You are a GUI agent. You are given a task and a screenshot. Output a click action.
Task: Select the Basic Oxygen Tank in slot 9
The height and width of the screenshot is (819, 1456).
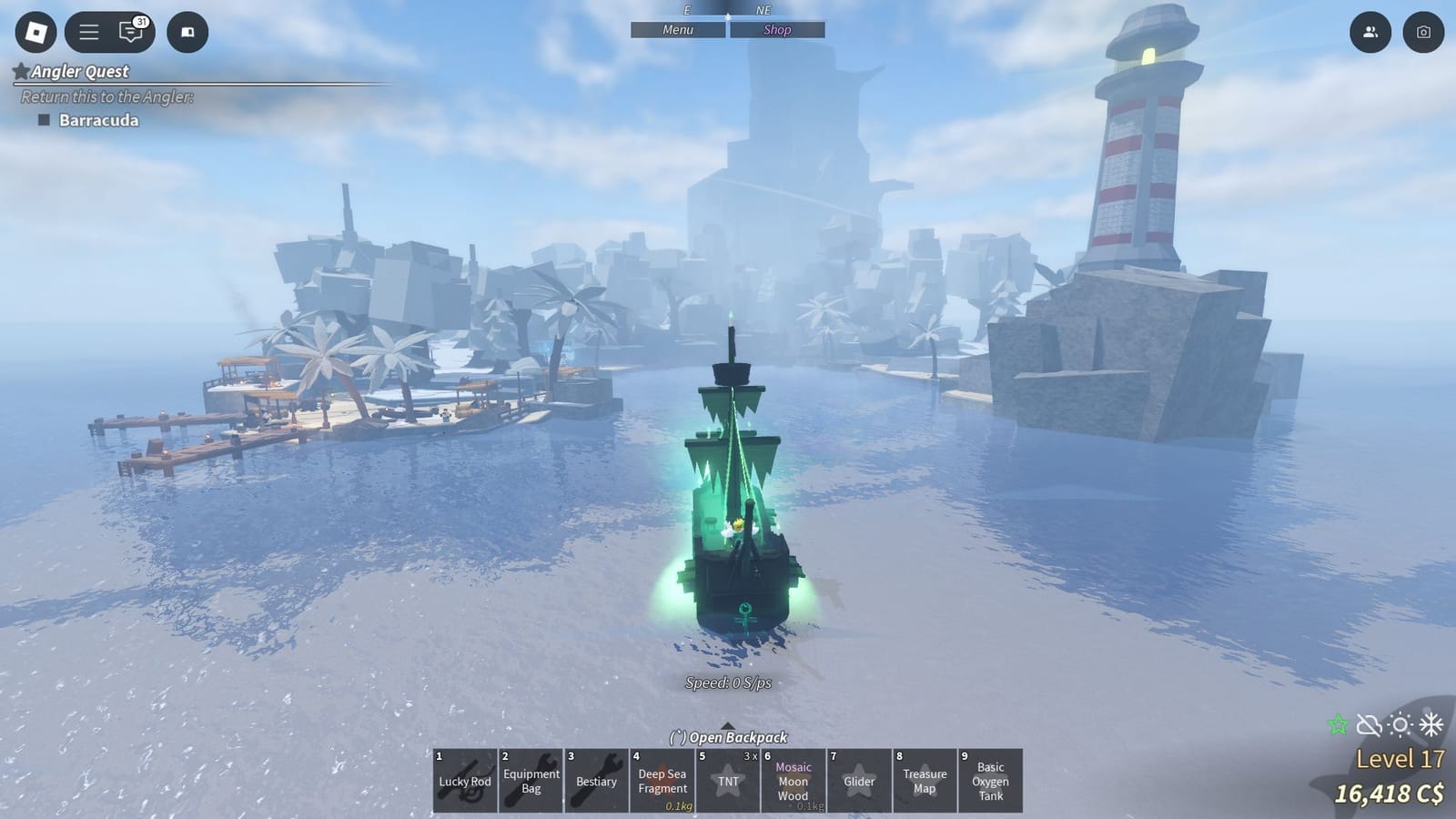pos(990,781)
